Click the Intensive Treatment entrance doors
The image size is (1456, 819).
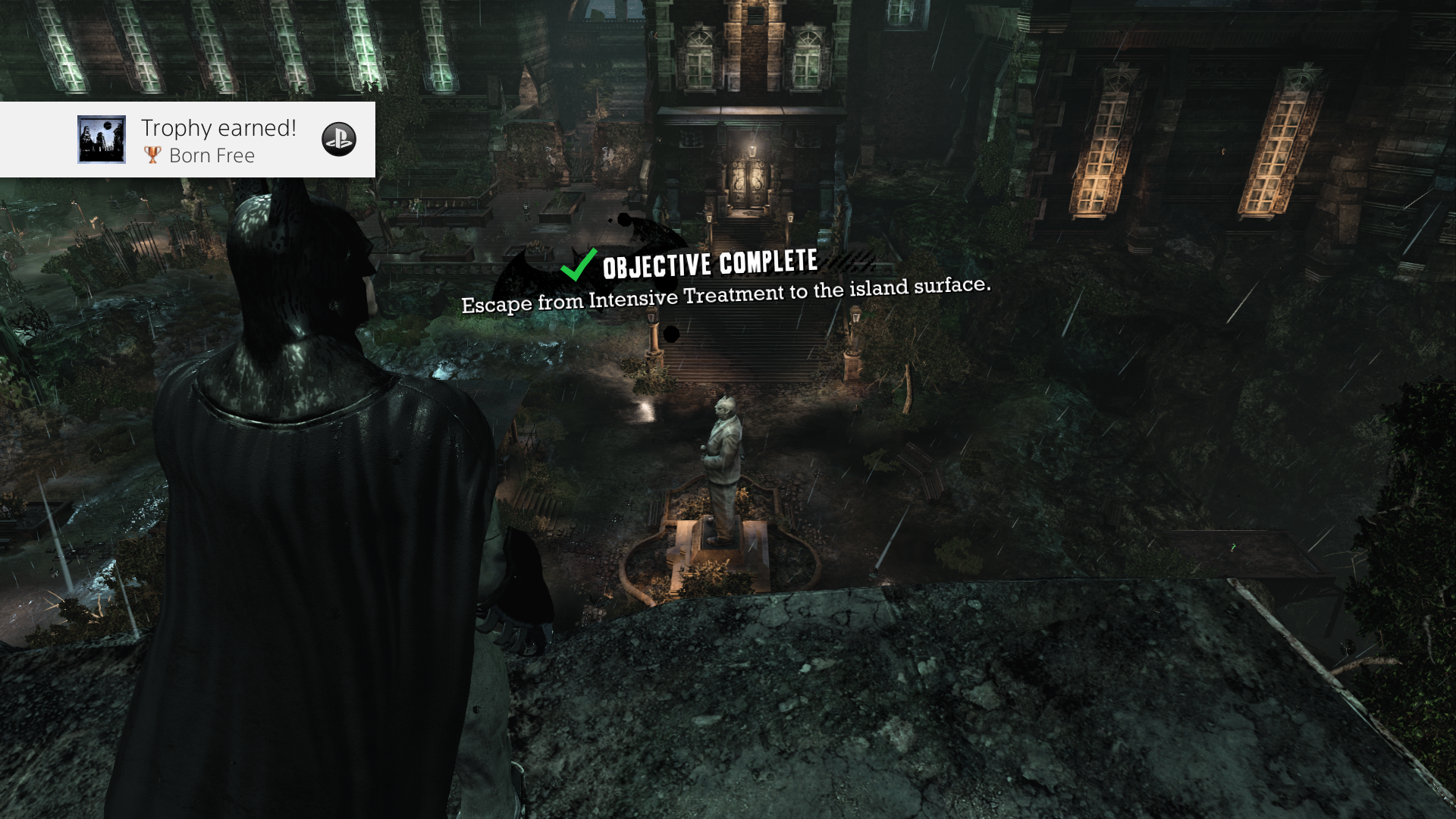749,182
